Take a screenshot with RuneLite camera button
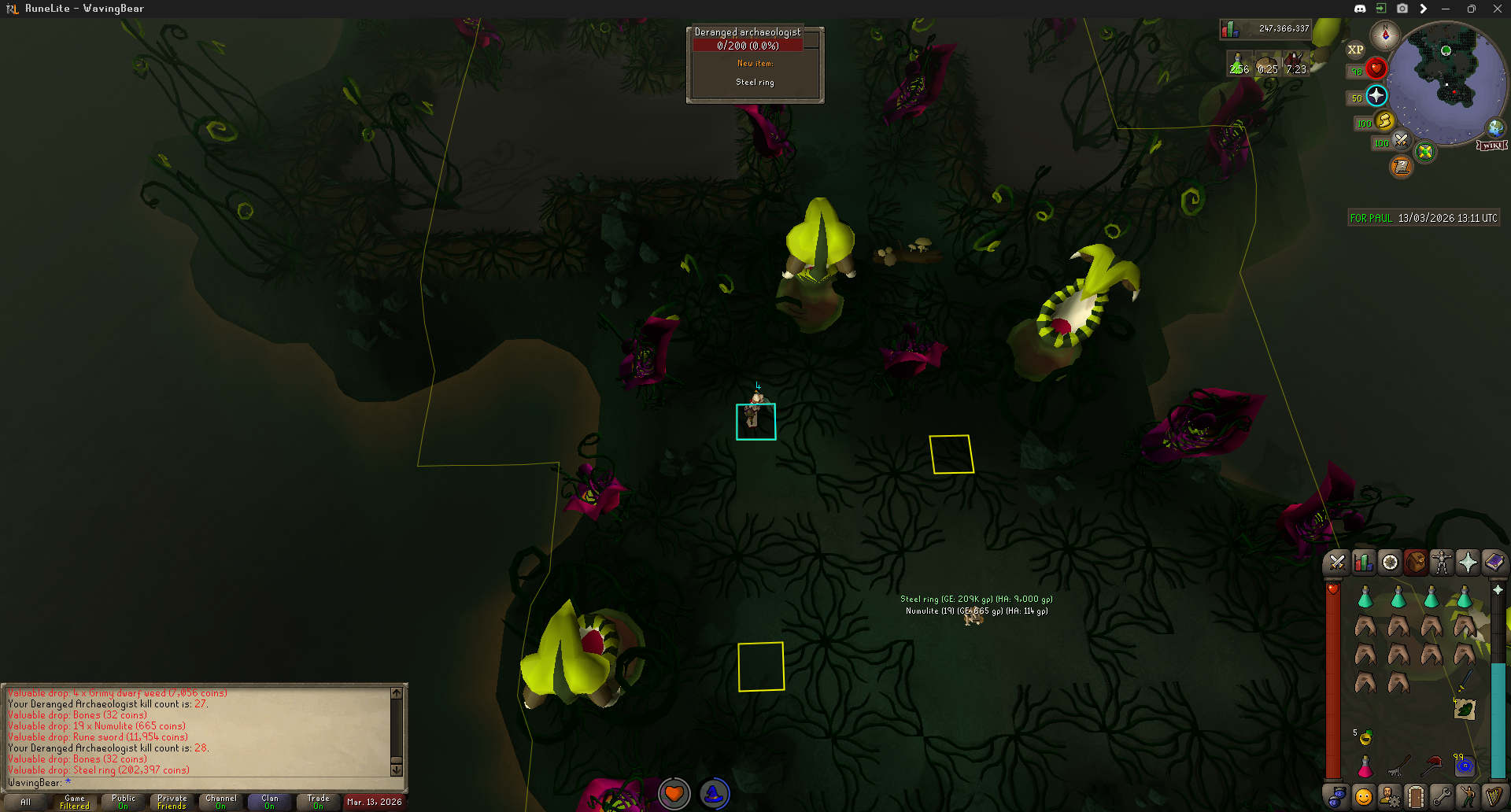This screenshot has width=1511, height=812. pyautogui.click(x=1402, y=9)
